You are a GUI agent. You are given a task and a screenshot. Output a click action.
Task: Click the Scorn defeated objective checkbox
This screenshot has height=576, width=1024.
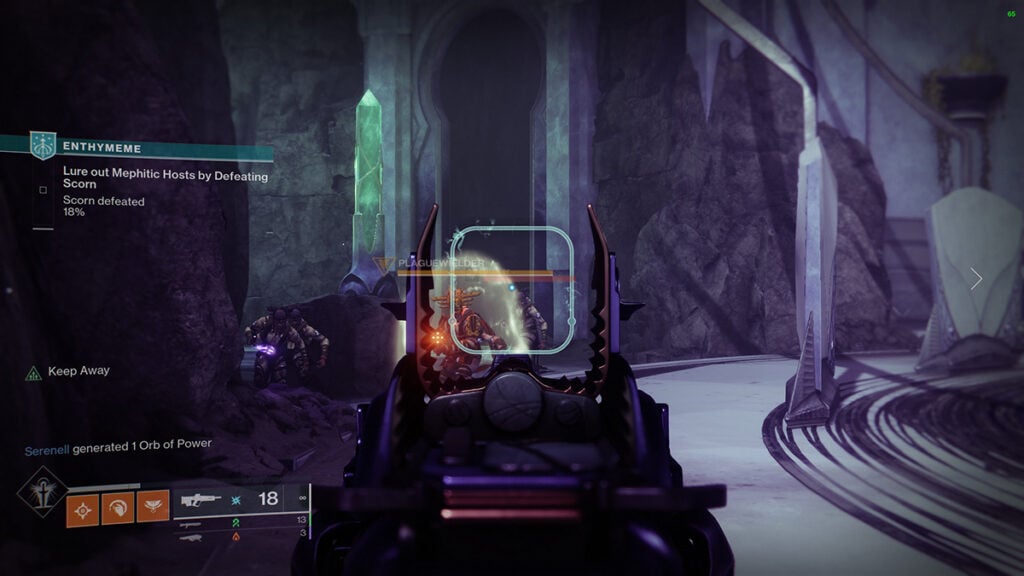[43, 190]
